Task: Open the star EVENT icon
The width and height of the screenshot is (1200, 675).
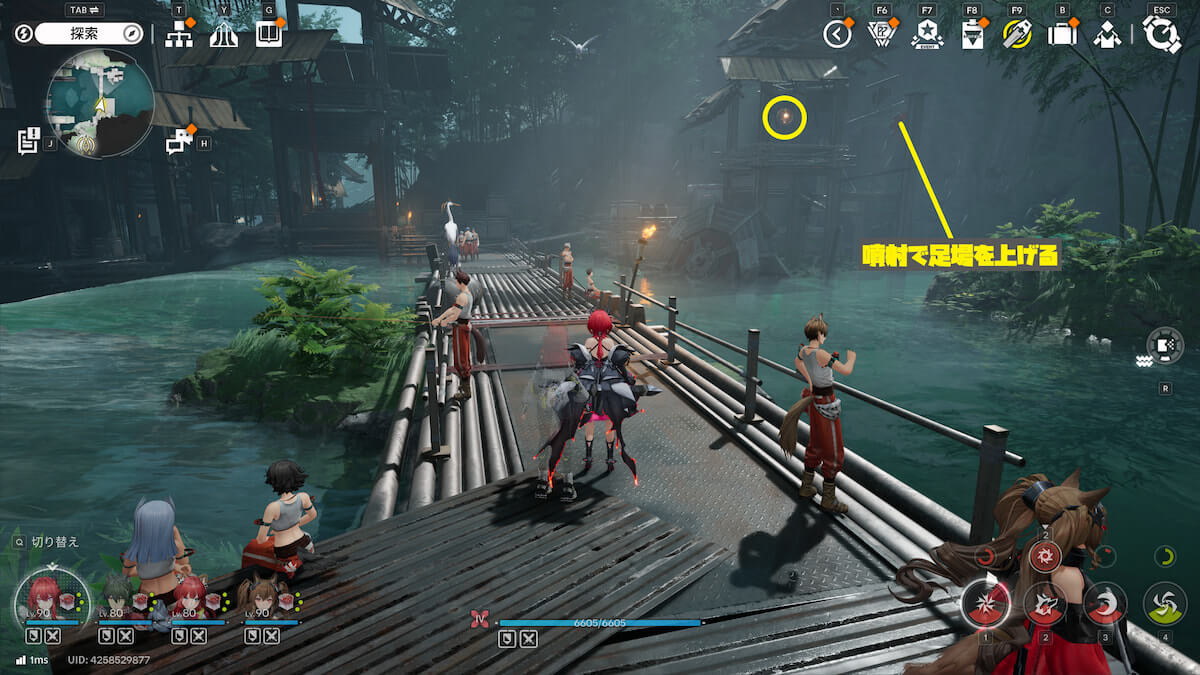Action: pos(927,35)
